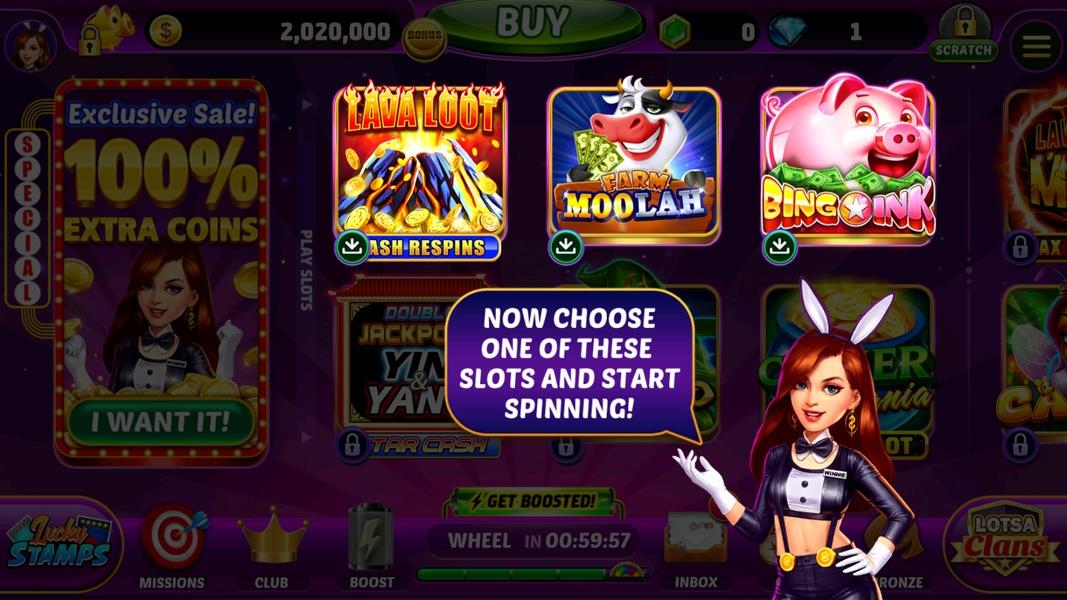Claim the sale with I WANT IT!
Image resolution: width=1067 pixels, height=600 pixels.
tap(160, 421)
